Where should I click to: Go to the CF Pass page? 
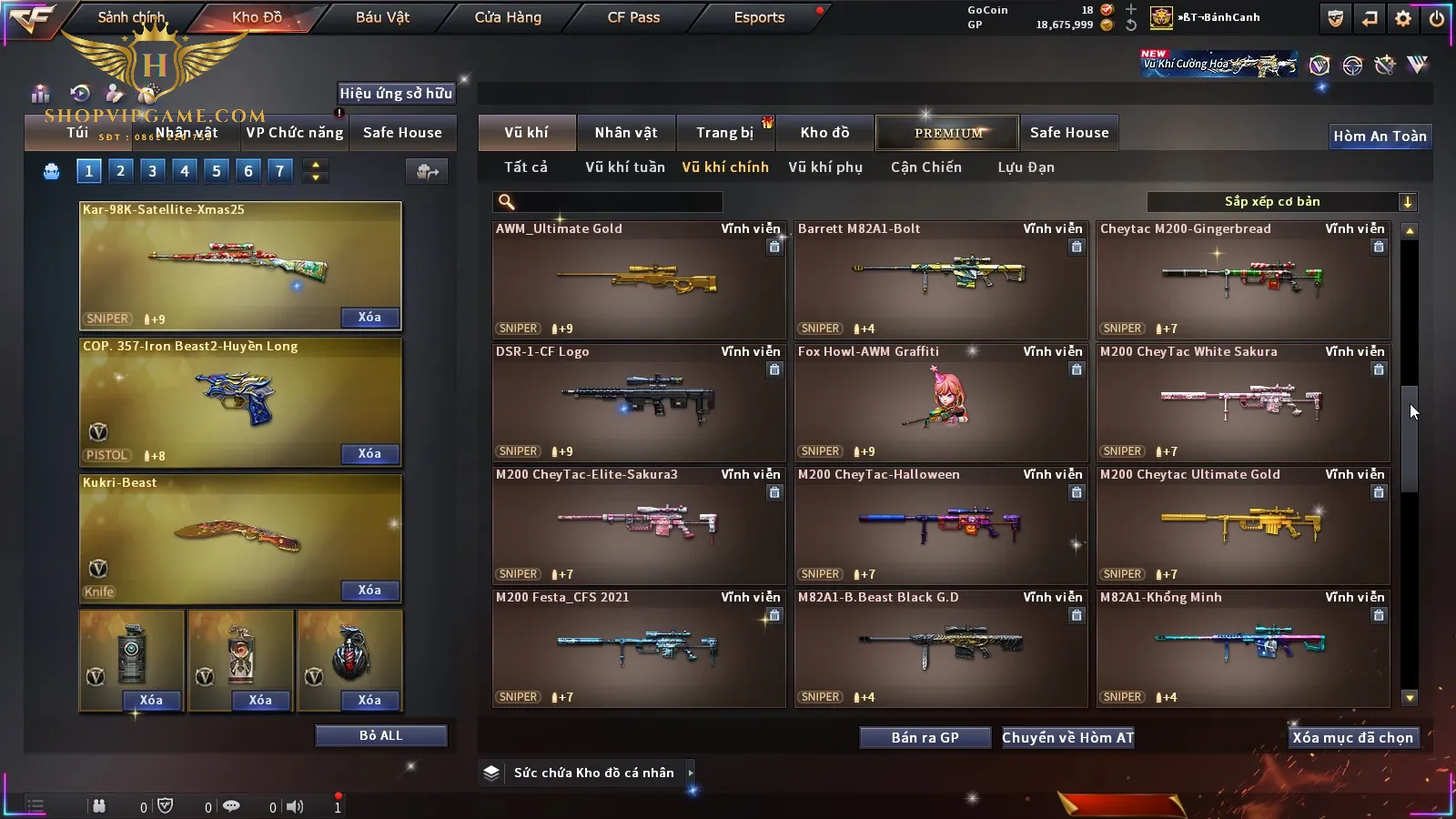click(633, 17)
